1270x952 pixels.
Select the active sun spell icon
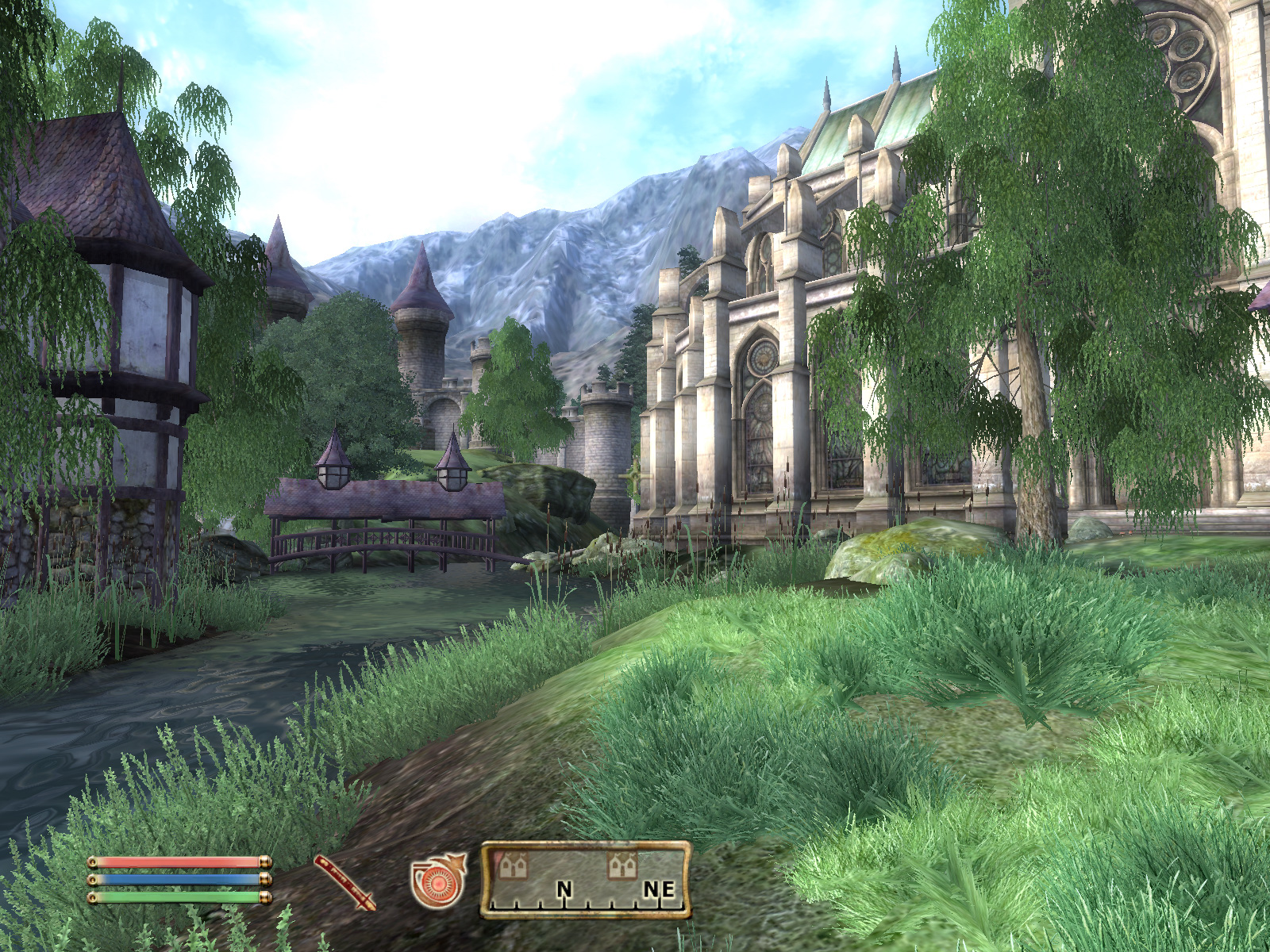[x=437, y=881]
